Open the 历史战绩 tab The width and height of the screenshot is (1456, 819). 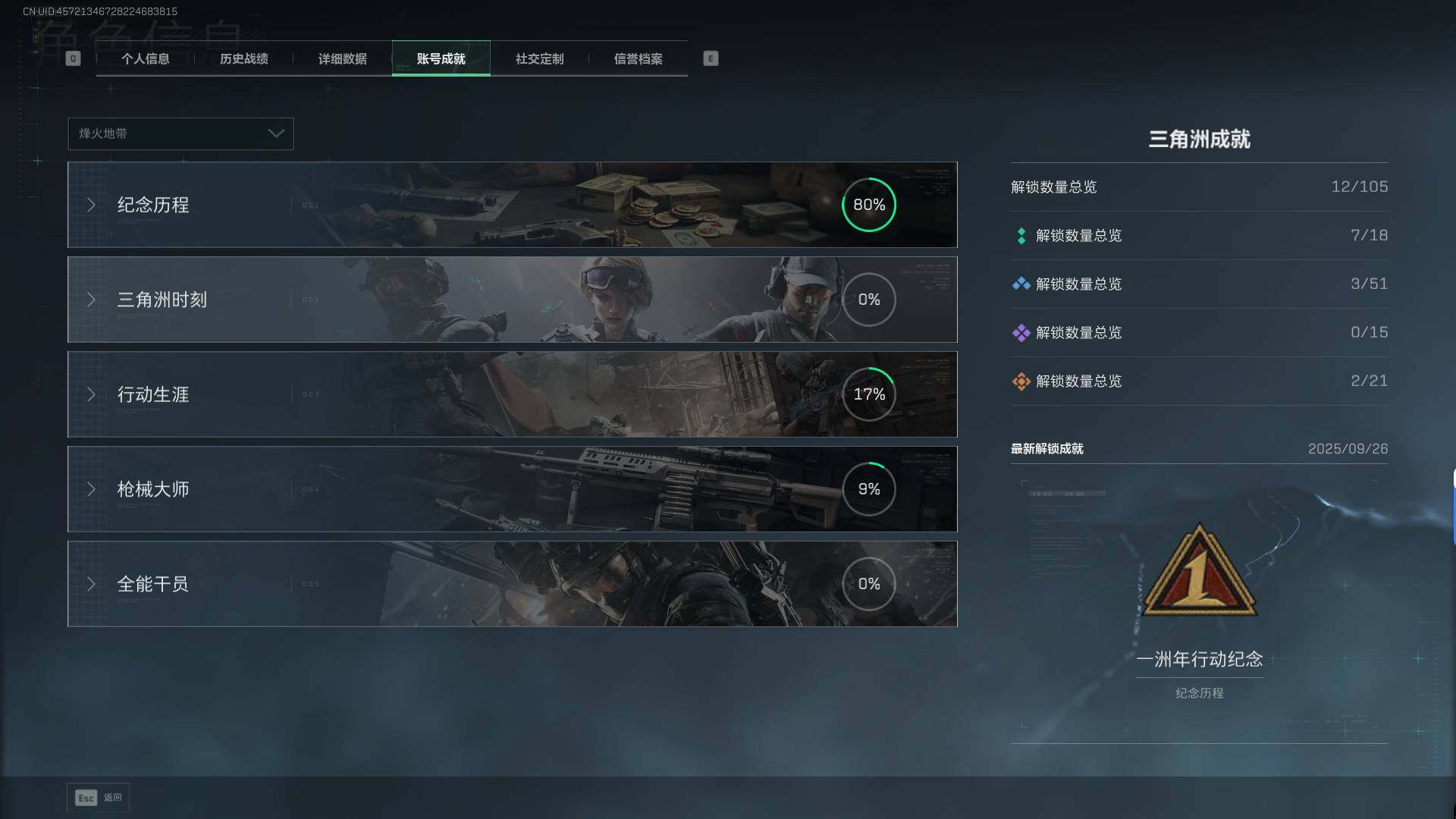(243, 59)
